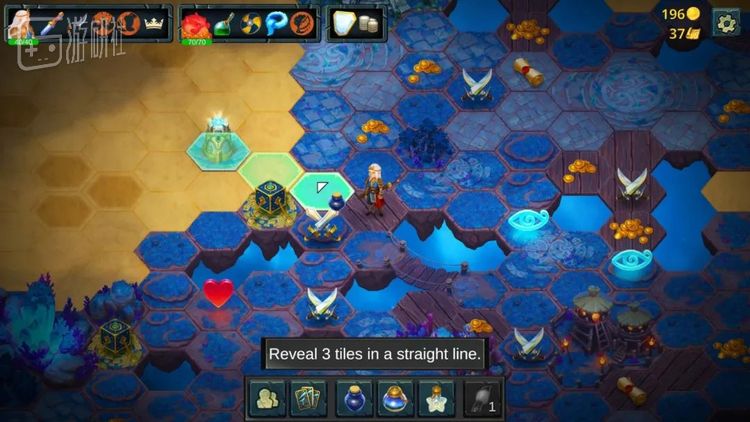The image size is (750, 422).
Task: Click the white shield icon
Action: (344, 23)
